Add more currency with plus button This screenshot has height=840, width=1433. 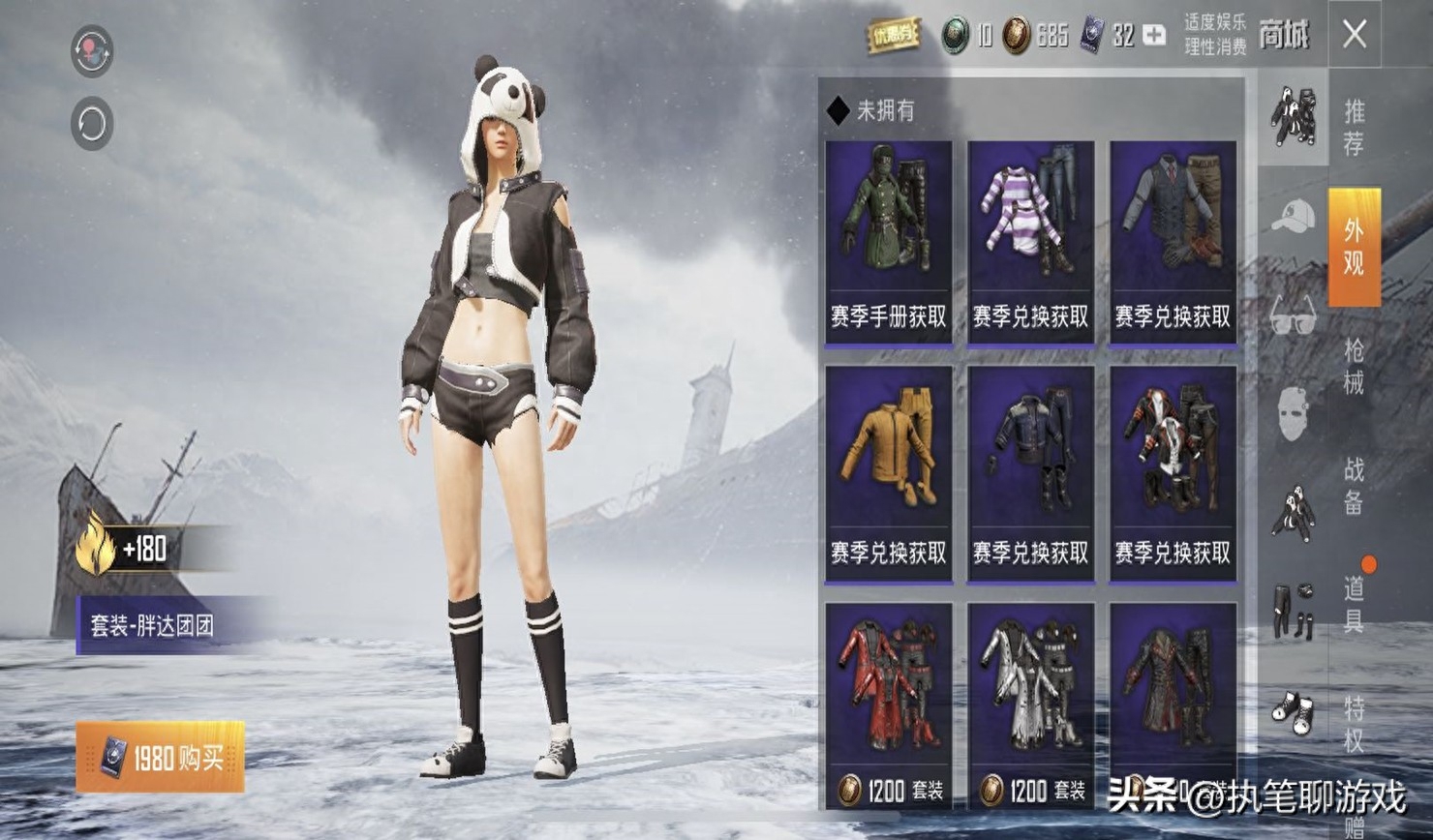point(1154,36)
